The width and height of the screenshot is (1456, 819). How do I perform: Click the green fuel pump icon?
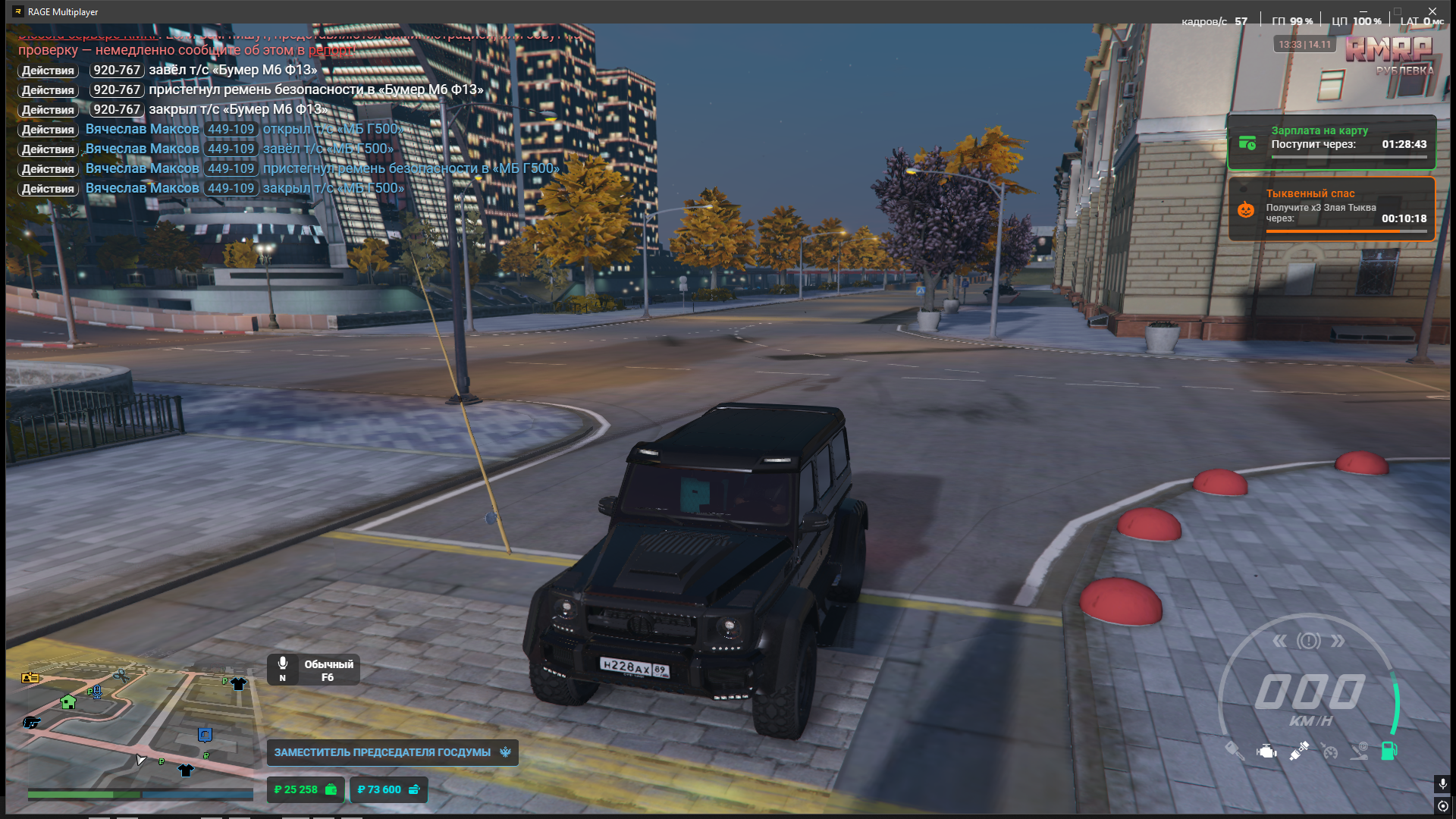click(x=1389, y=751)
